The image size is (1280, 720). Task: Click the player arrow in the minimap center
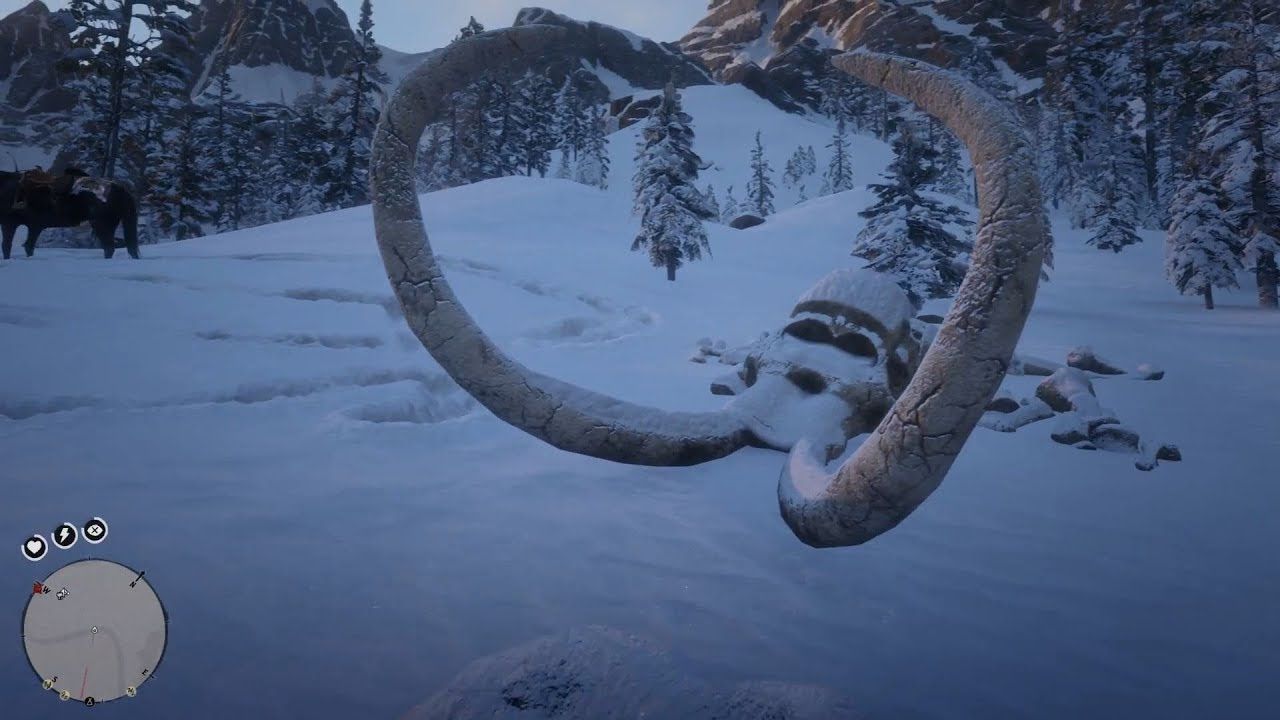click(94, 630)
